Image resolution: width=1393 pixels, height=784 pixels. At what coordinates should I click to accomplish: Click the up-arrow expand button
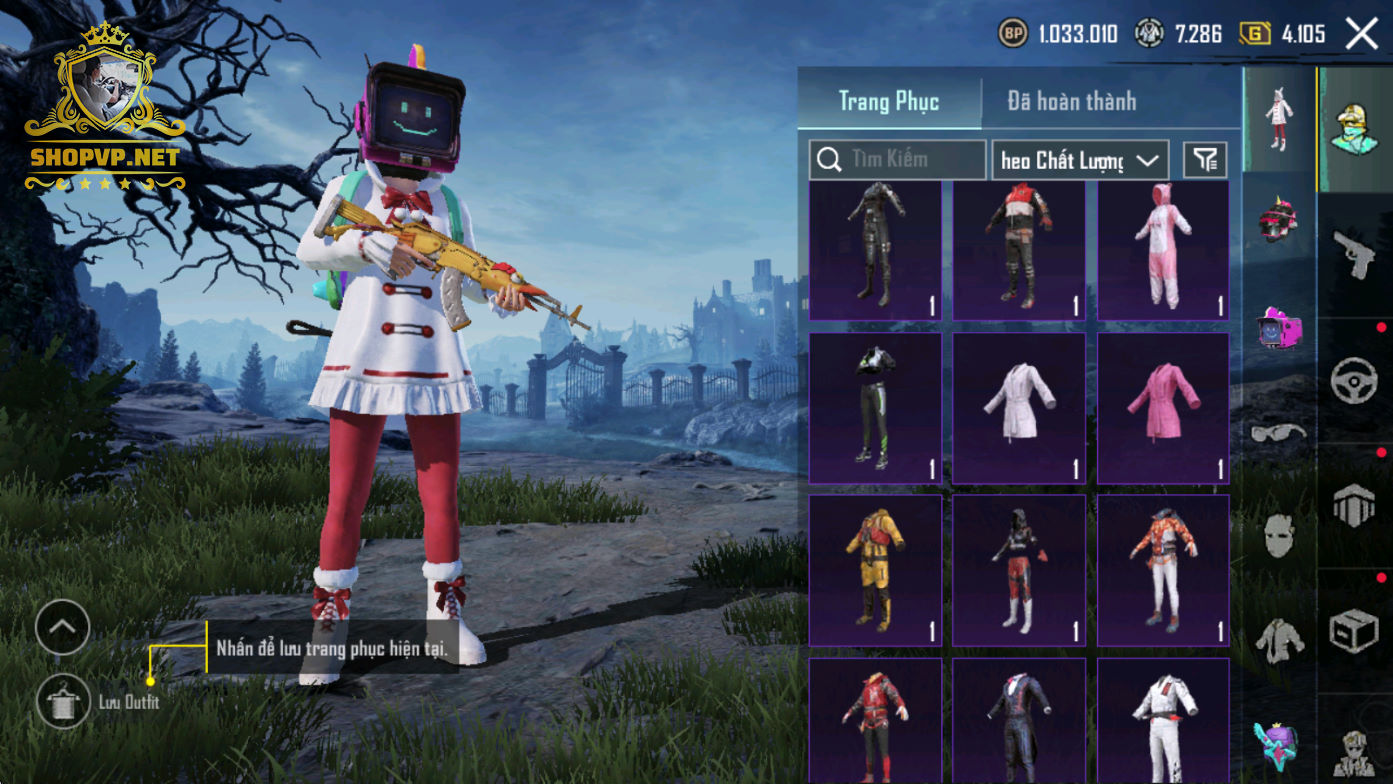(x=62, y=628)
